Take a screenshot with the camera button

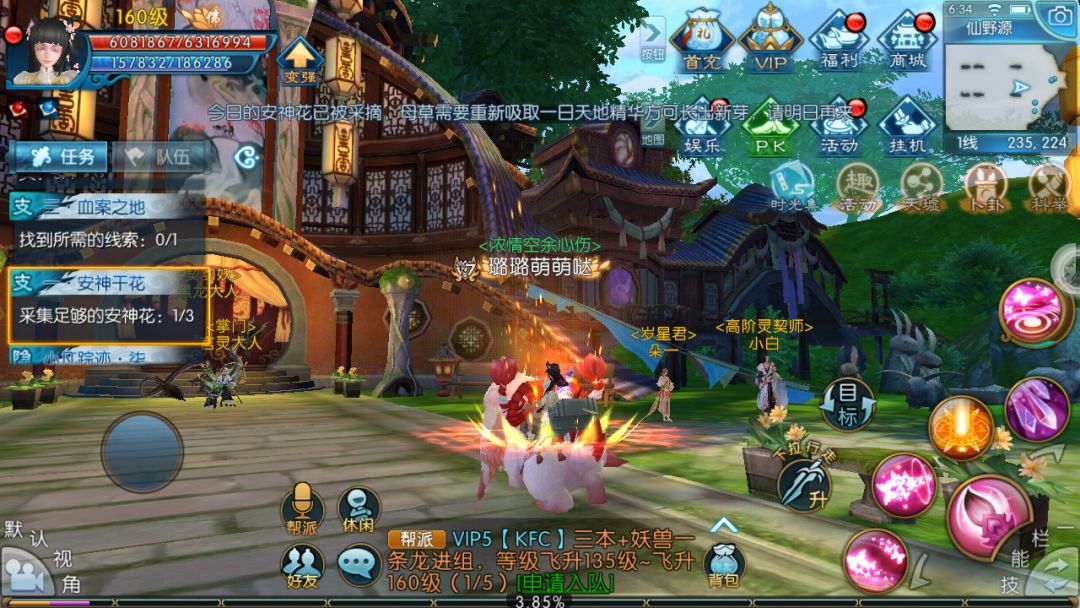pyautogui.click(x=1058, y=14)
